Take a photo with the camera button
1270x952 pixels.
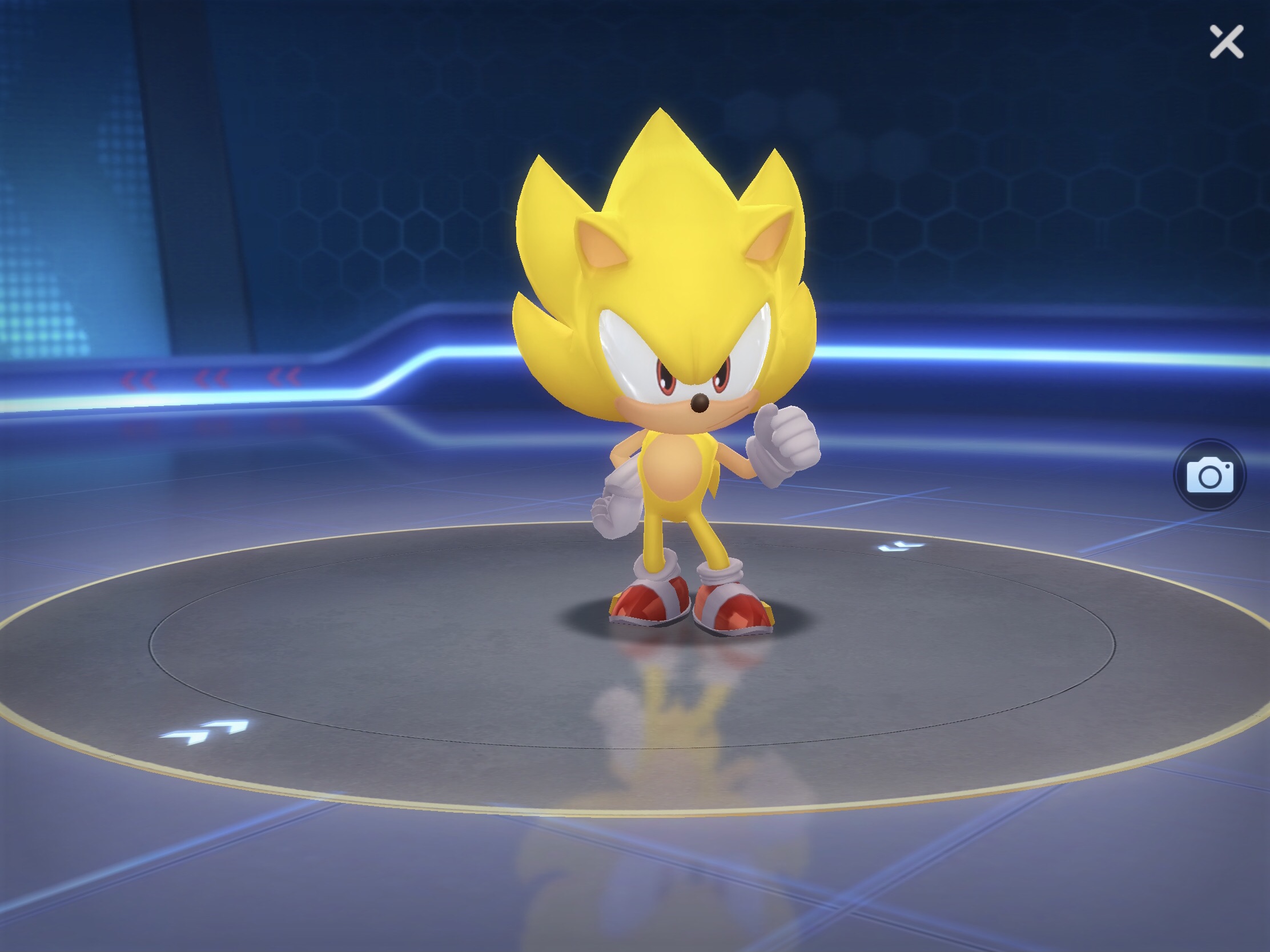1209,475
